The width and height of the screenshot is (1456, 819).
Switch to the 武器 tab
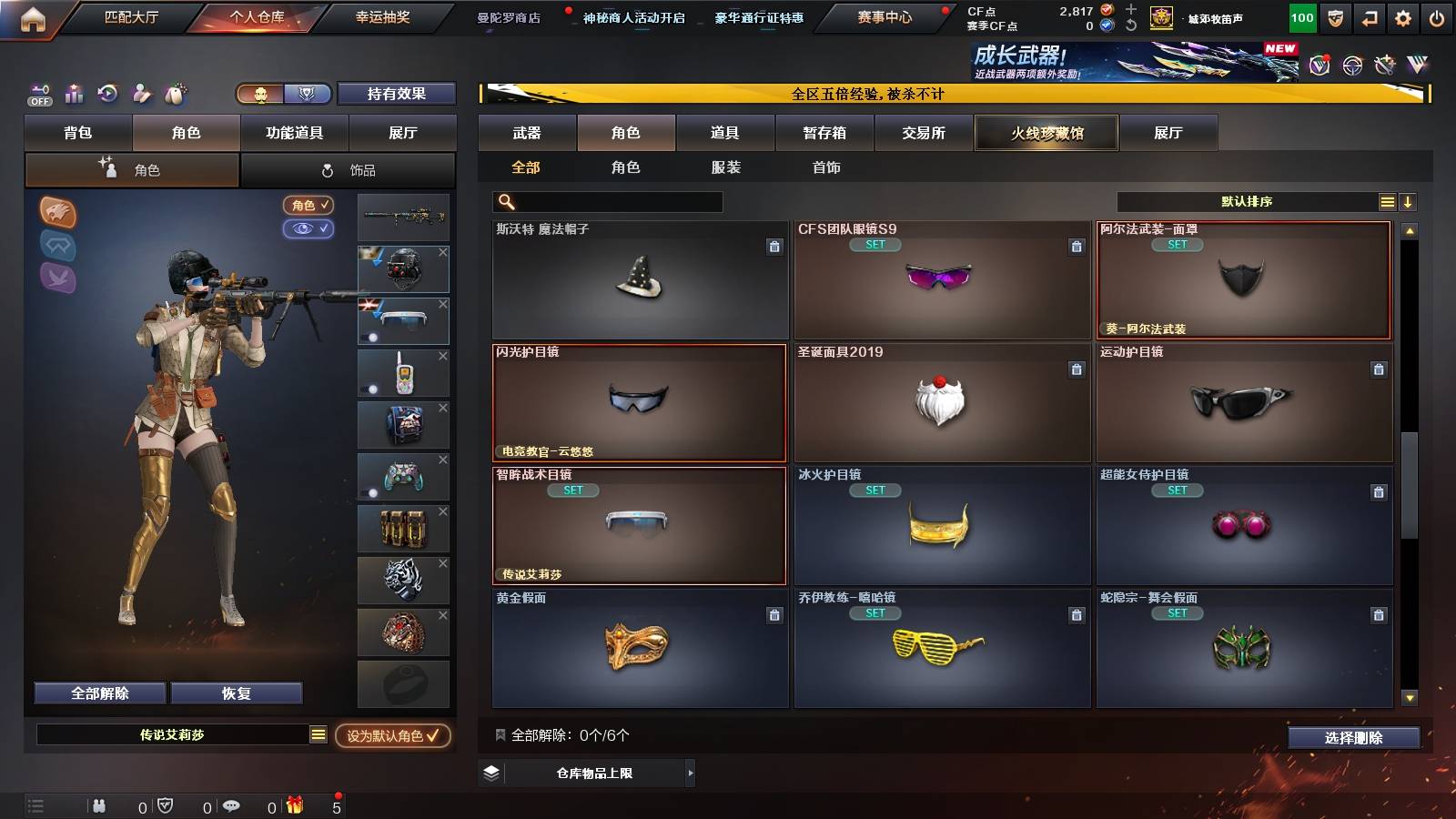coord(528,133)
